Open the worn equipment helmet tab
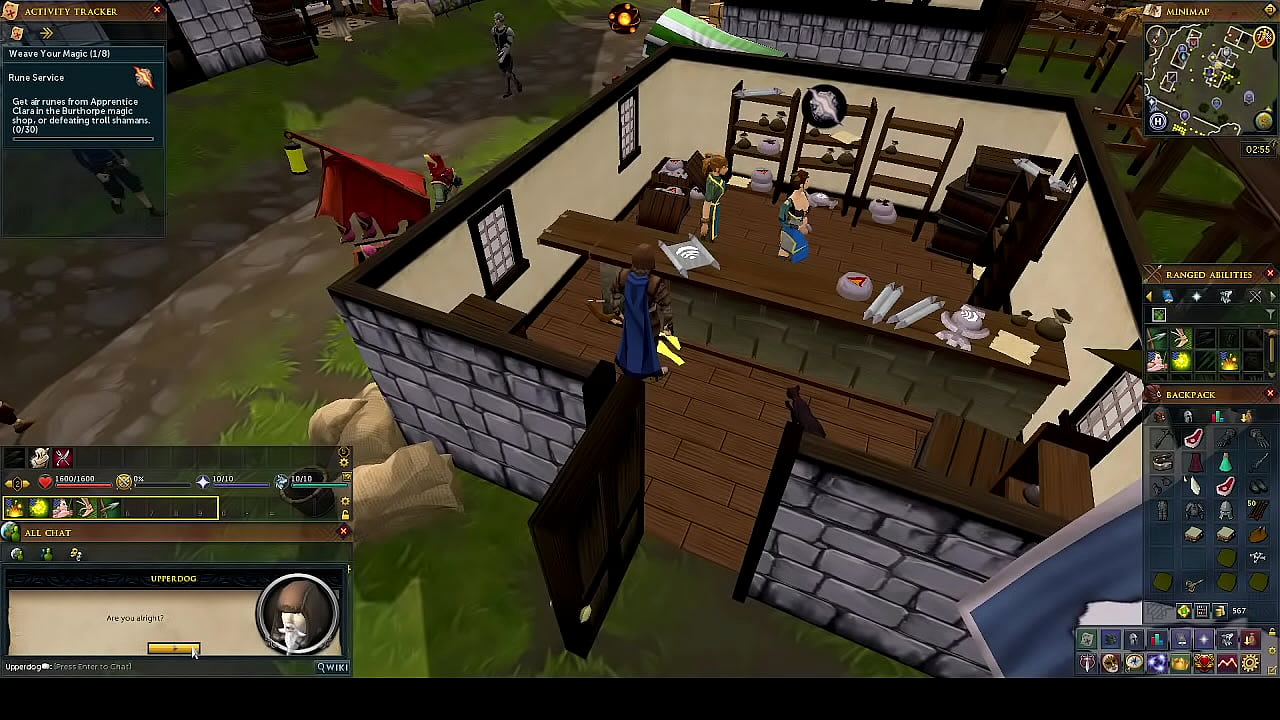Screen dimensions: 1280x720 1188,416
